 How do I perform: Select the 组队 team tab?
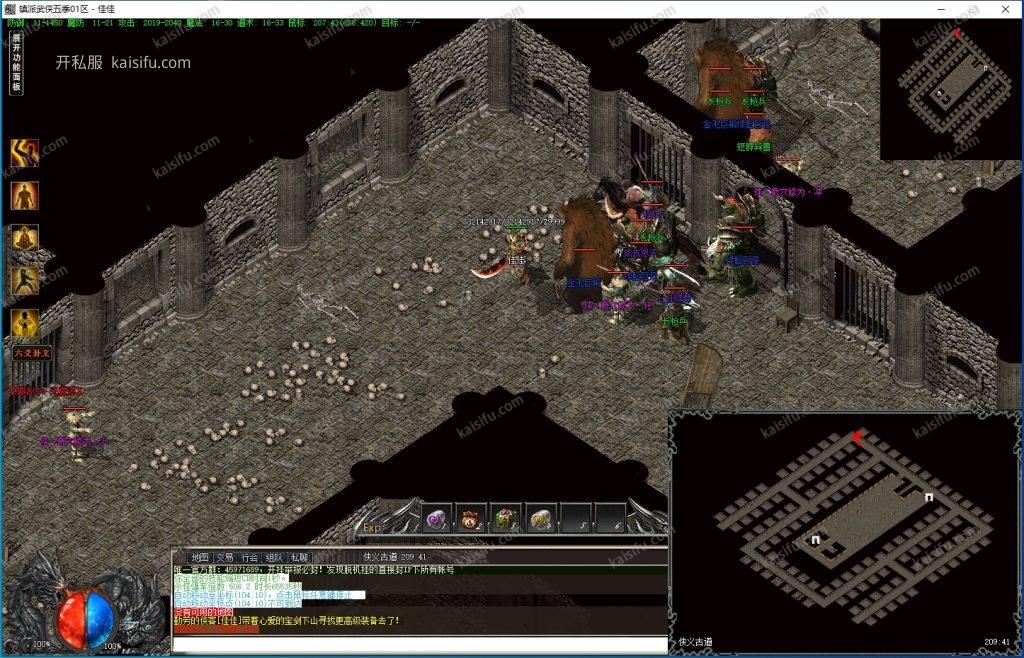coord(275,557)
